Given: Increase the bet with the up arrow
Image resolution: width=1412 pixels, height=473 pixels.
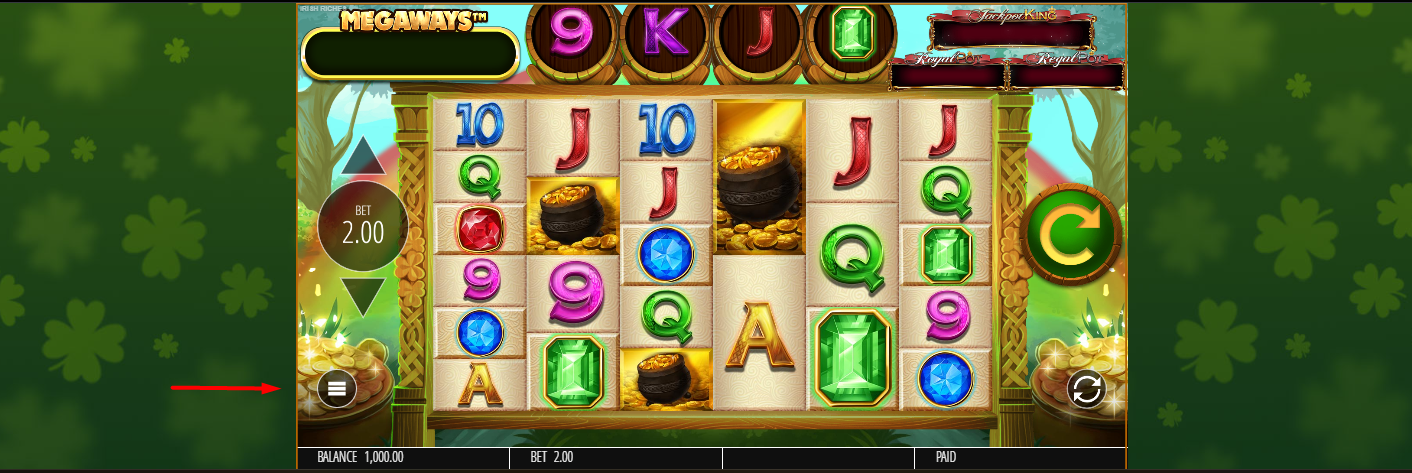Looking at the screenshot, I should click(363, 155).
